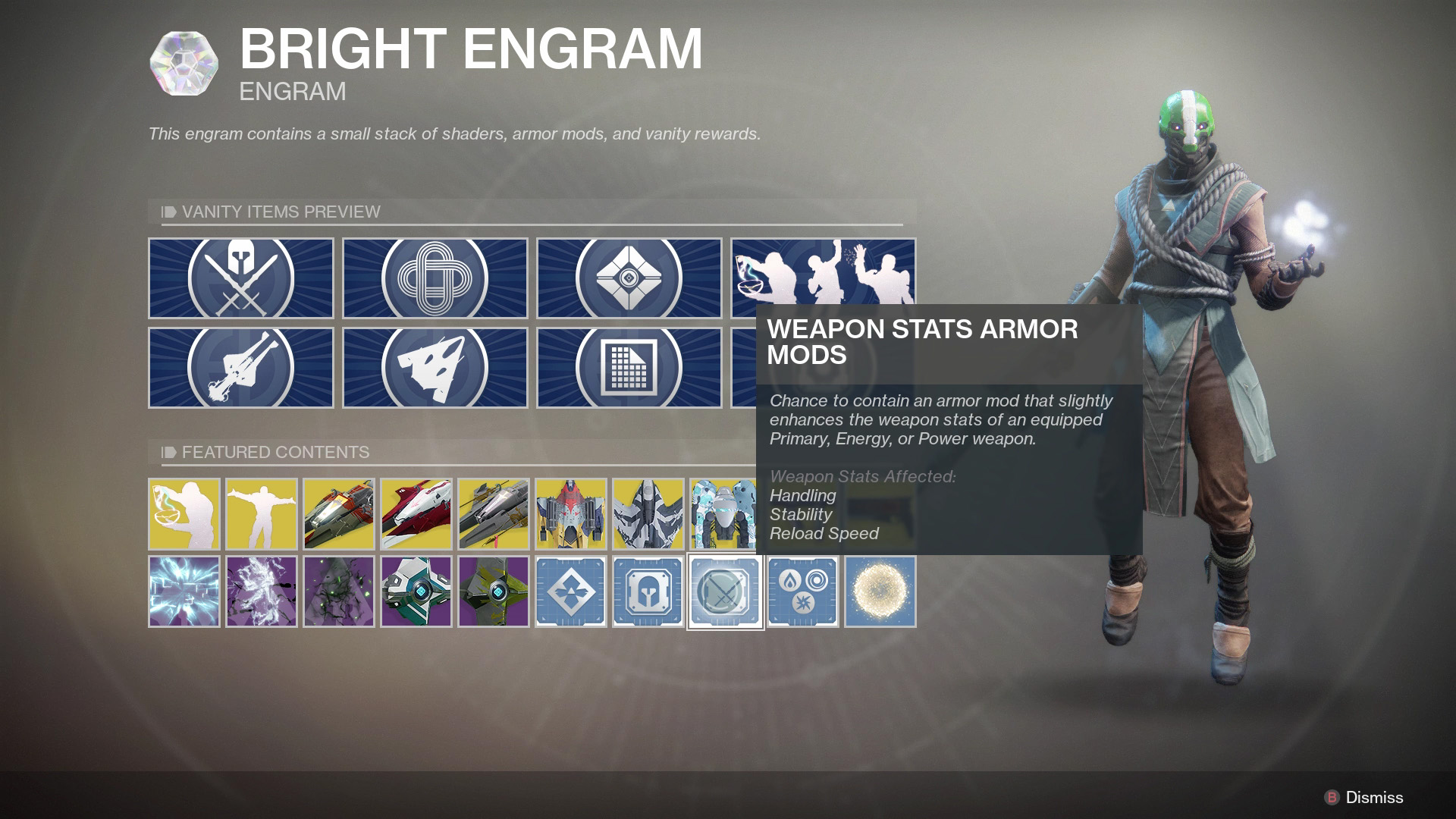The image size is (1456, 819).
Task: Select the red and white Sparrow item
Action: click(x=416, y=513)
